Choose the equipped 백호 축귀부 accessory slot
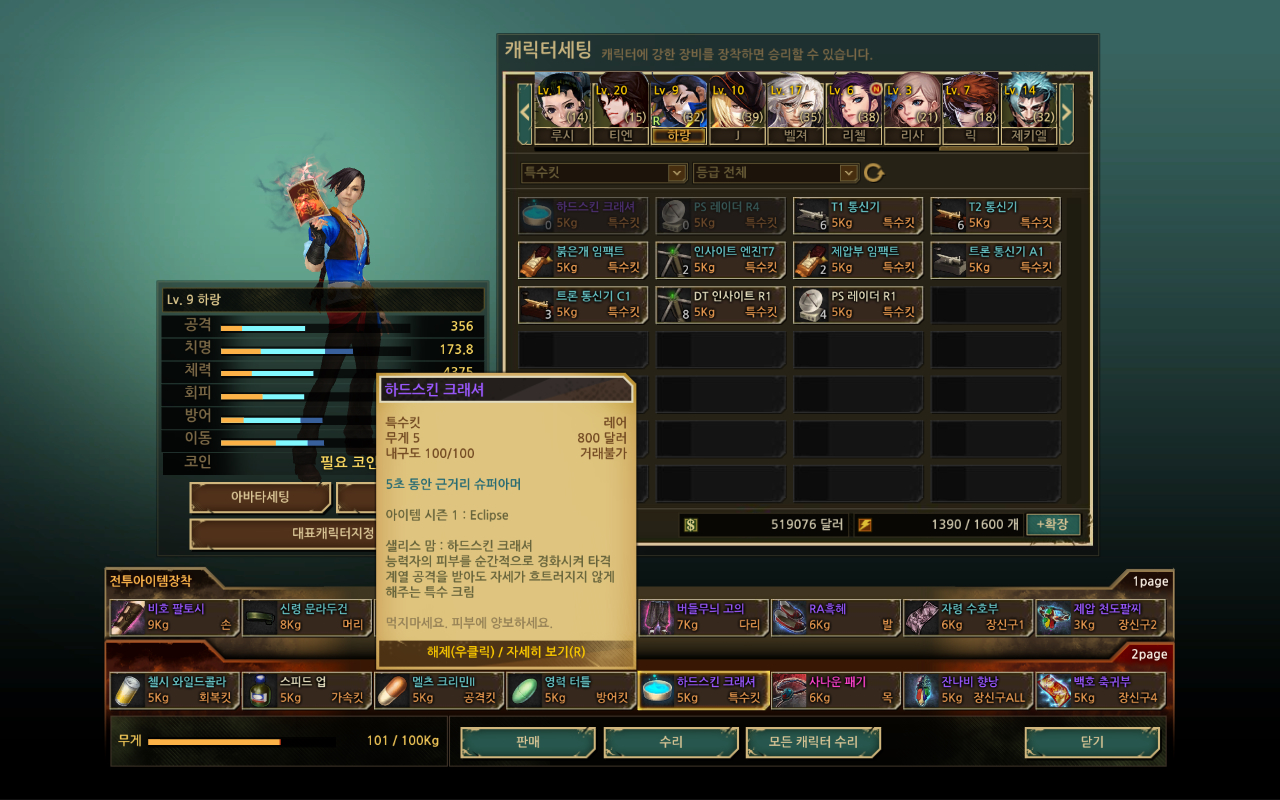Screen dimensions: 1280x800 [1100, 690]
